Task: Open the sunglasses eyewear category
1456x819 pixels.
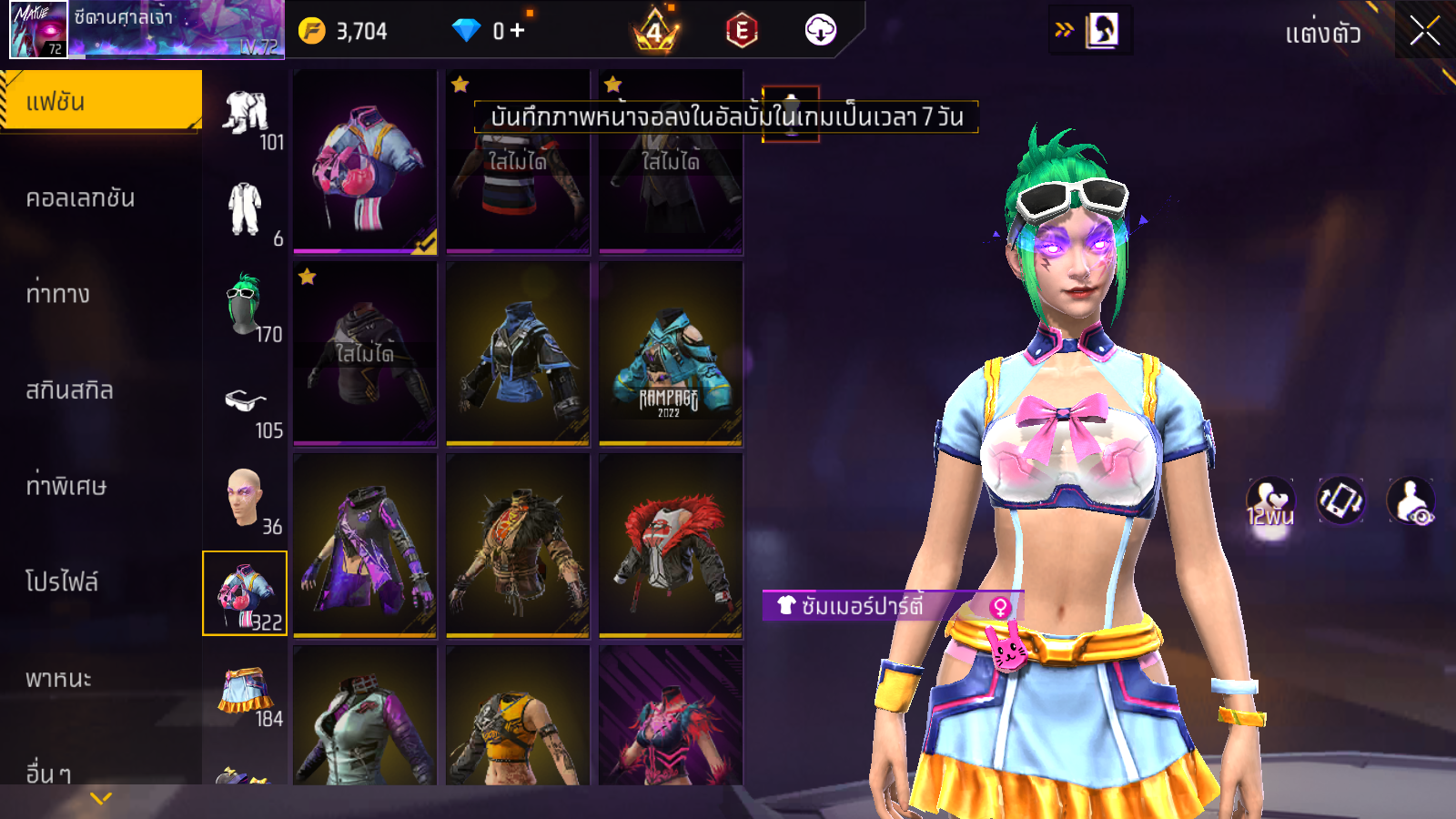Action: [244, 400]
